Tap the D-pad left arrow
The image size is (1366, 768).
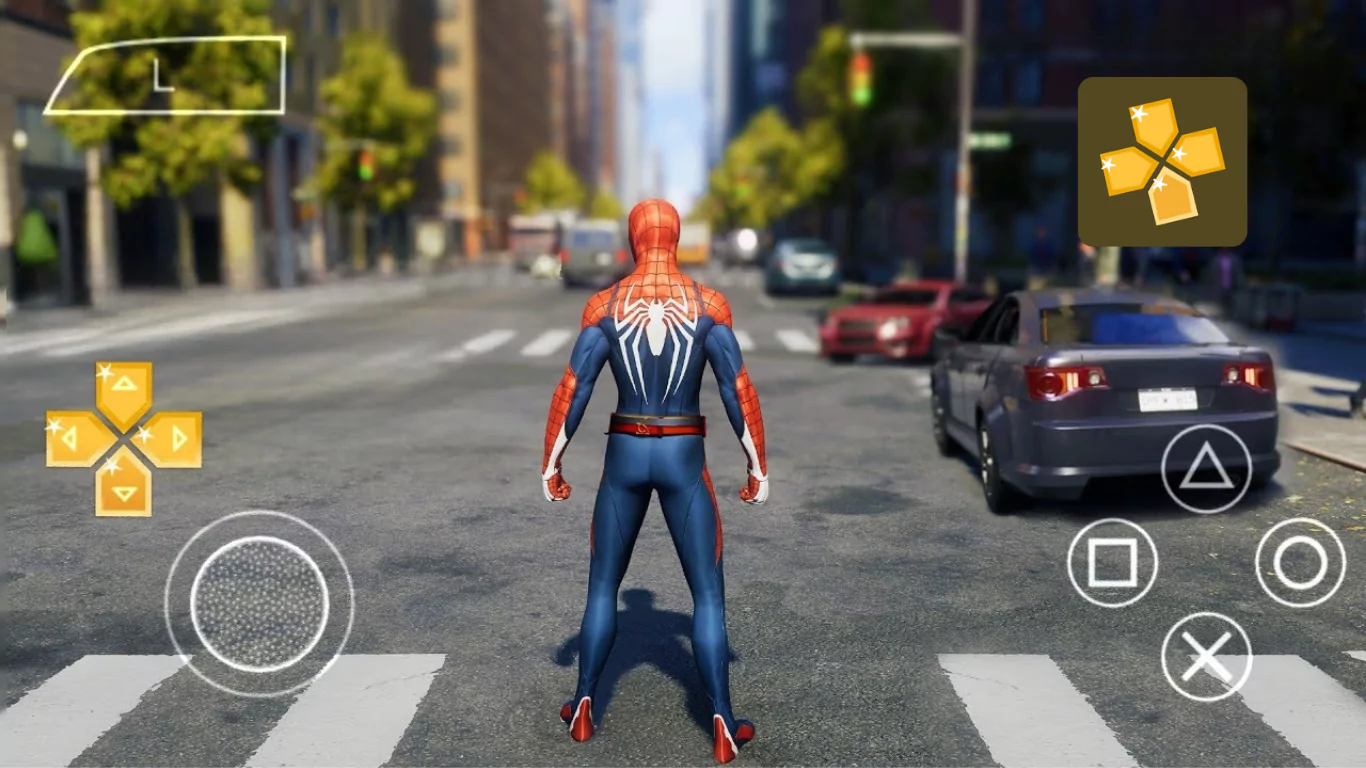coord(74,438)
